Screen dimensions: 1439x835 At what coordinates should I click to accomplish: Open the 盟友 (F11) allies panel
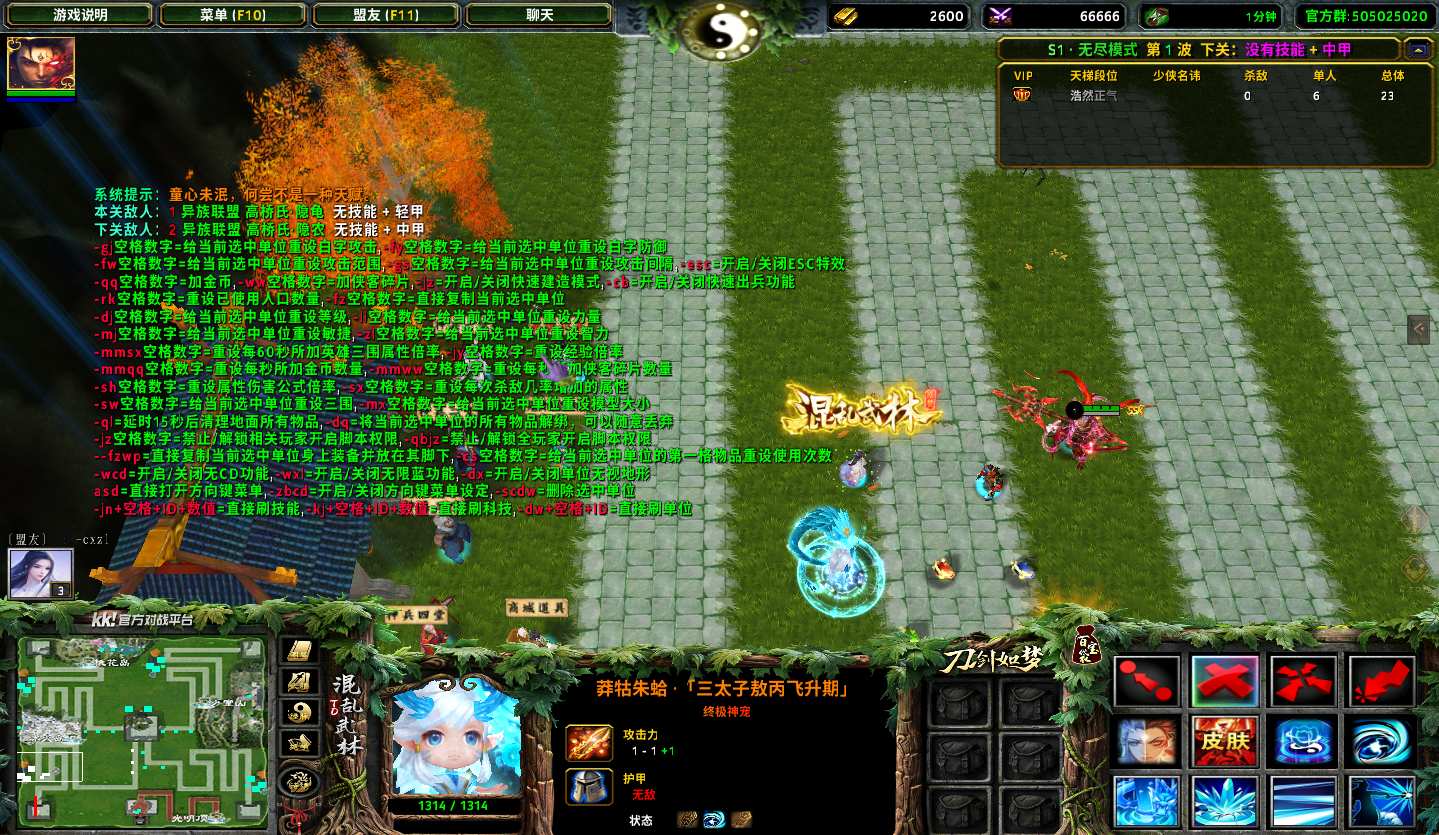(x=386, y=15)
